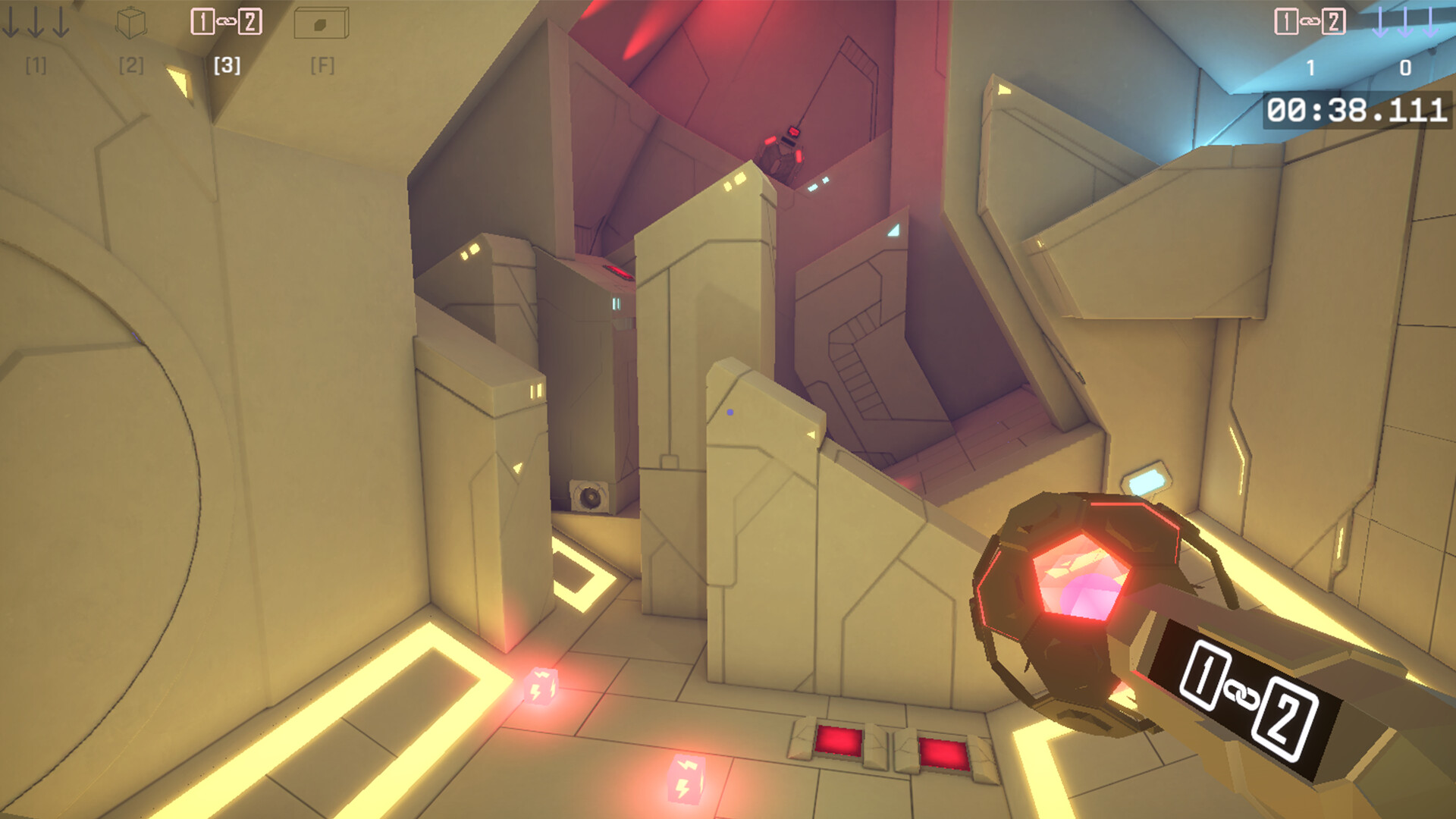Click the [3] keybind label under the link icon

pos(227,67)
